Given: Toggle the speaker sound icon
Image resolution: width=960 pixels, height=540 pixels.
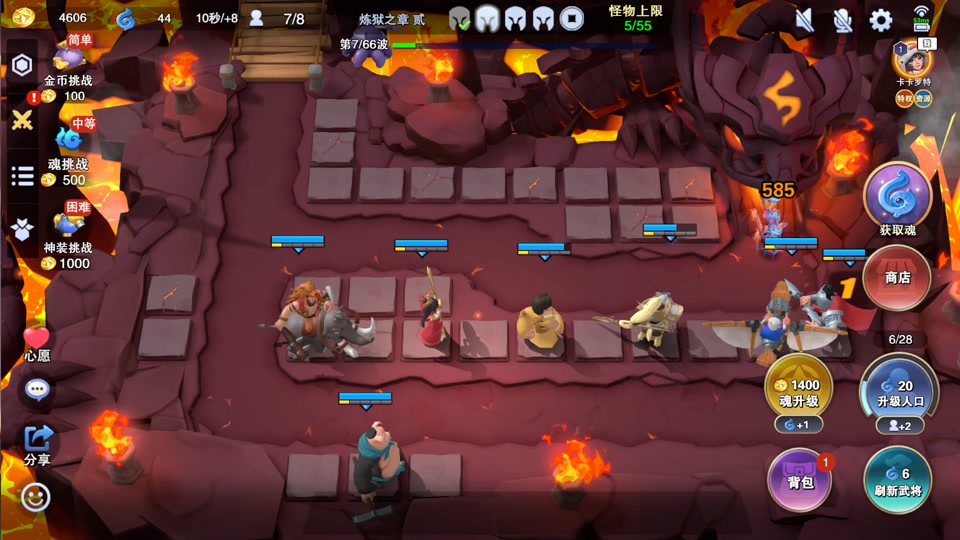Looking at the screenshot, I should (805, 20).
